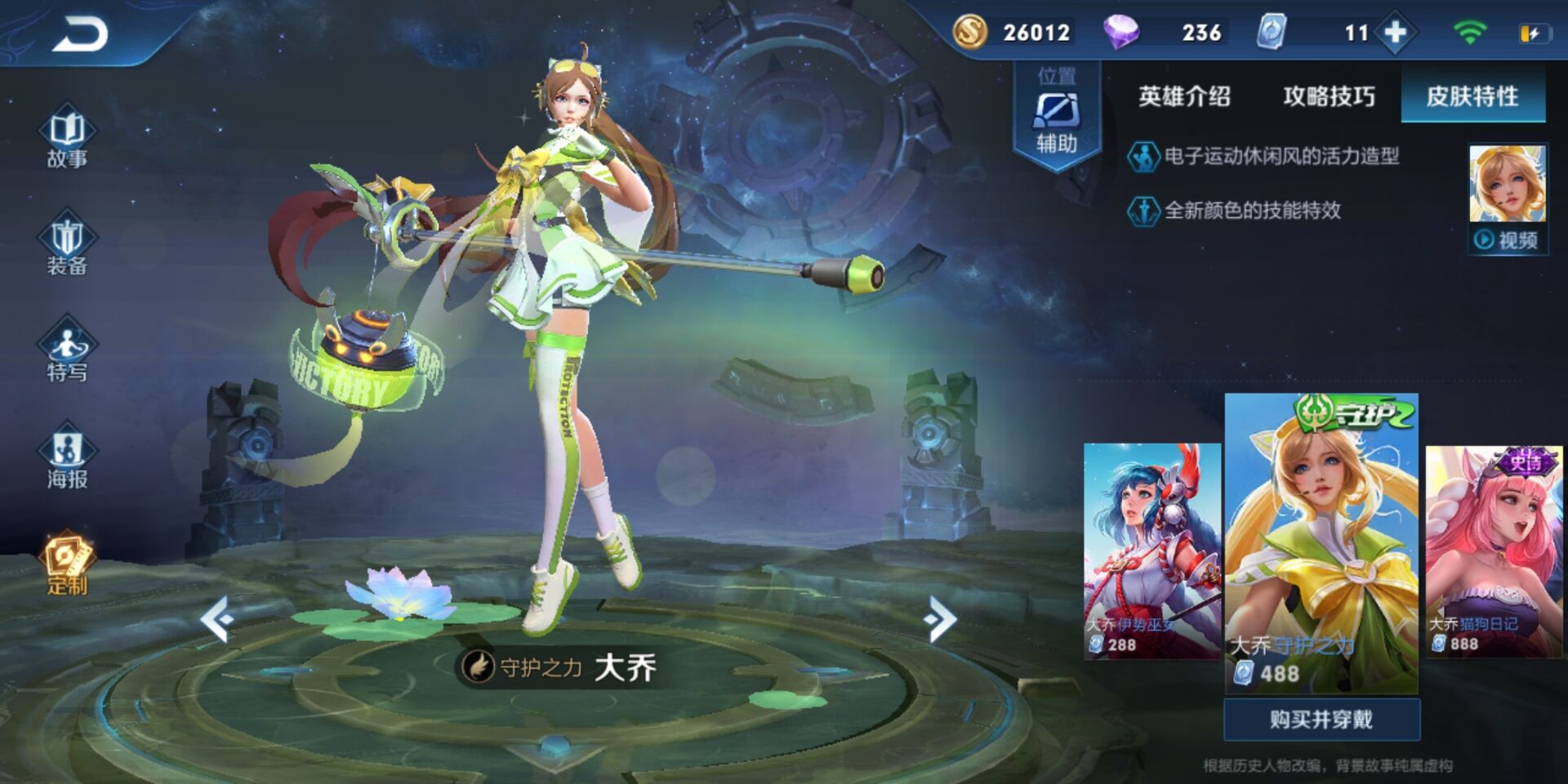Image resolution: width=1568 pixels, height=784 pixels.
Task: Open the 特写 close-up view
Action: pos(67,351)
